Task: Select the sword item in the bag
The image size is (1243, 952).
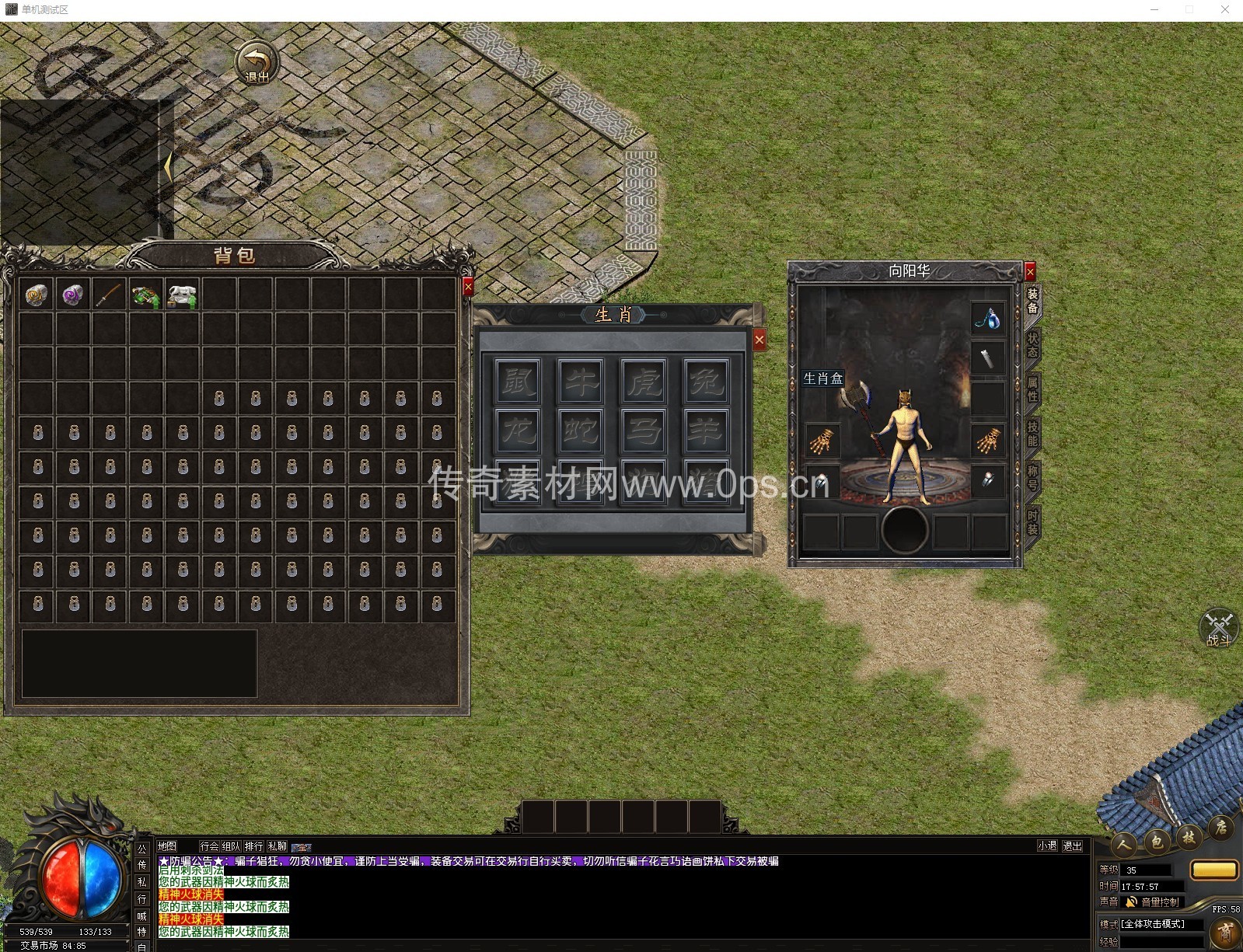Action: [x=109, y=295]
